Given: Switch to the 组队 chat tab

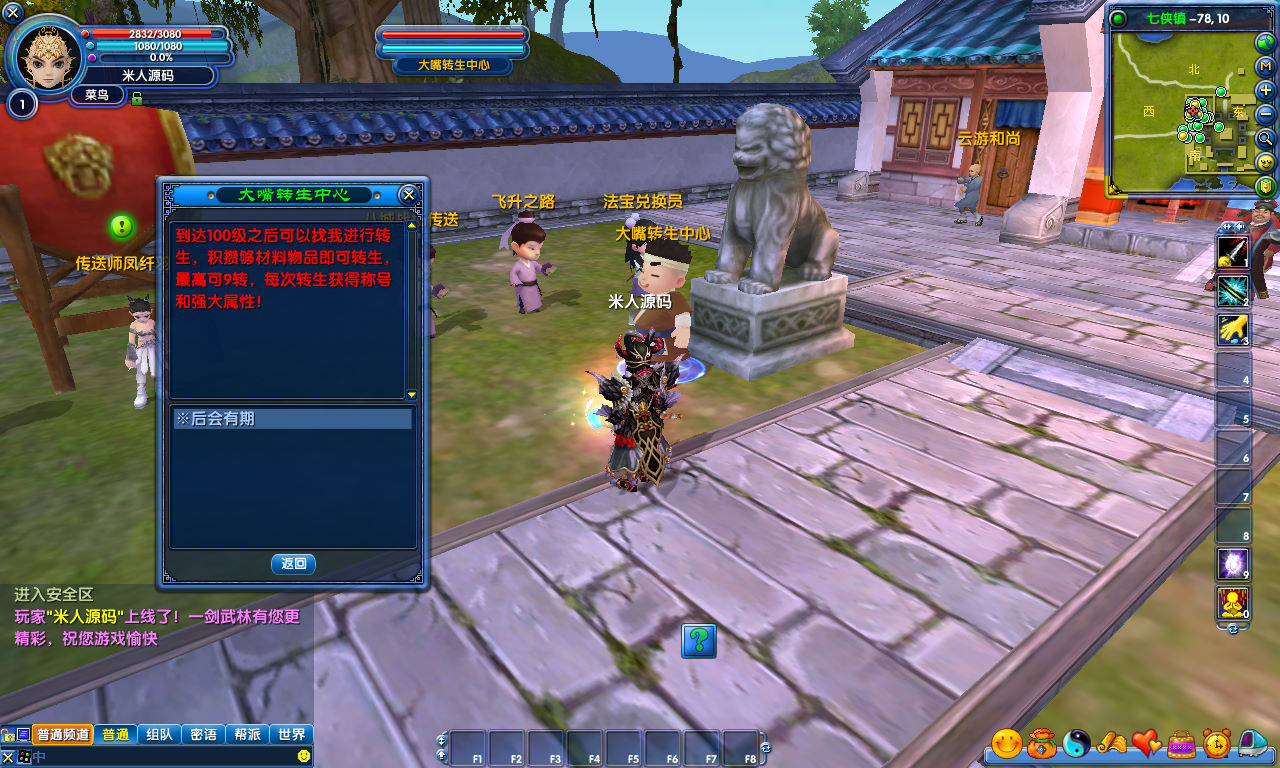Looking at the screenshot, I should click(x=159, y=734).
